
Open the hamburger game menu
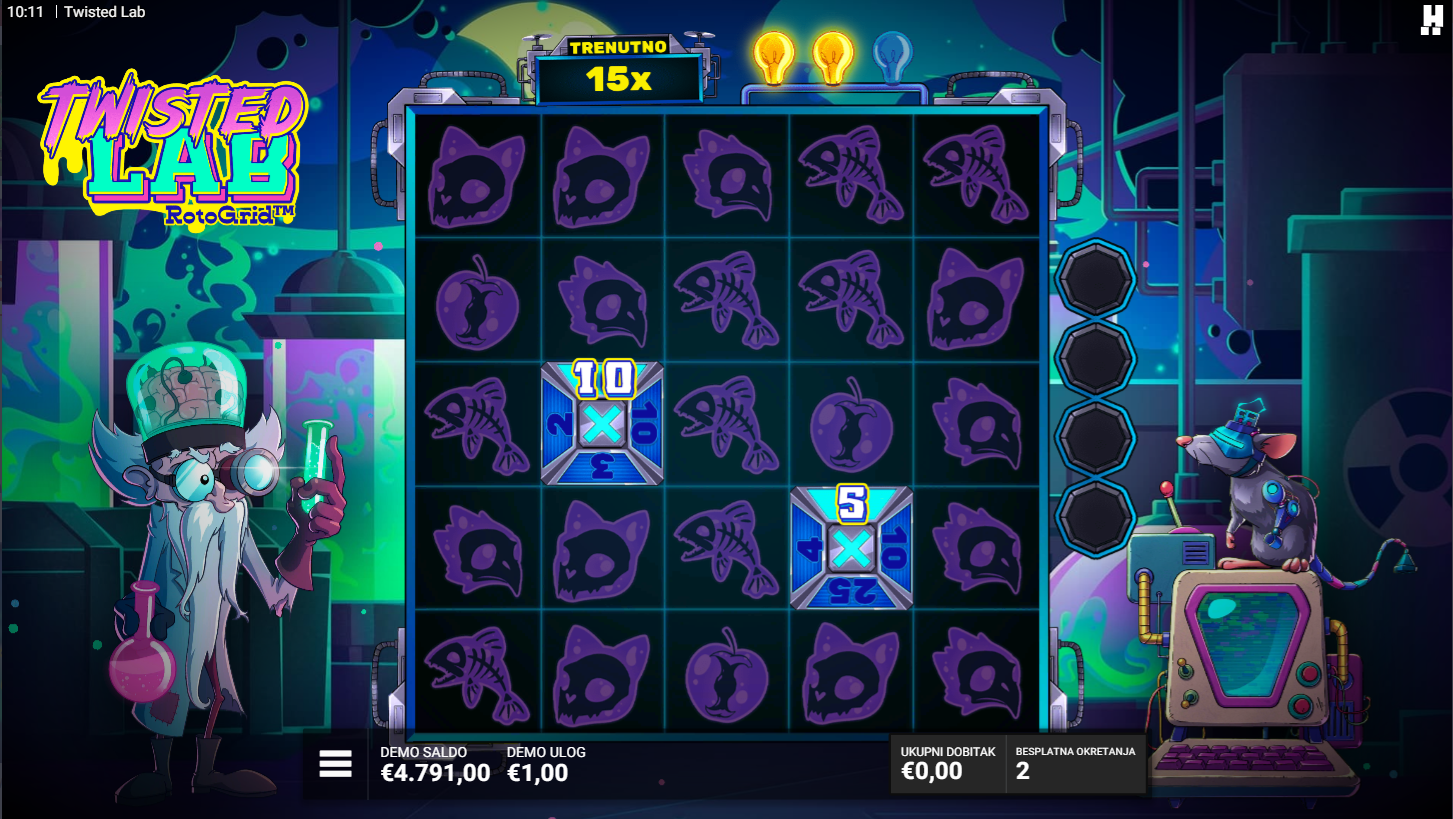(335, 765)
